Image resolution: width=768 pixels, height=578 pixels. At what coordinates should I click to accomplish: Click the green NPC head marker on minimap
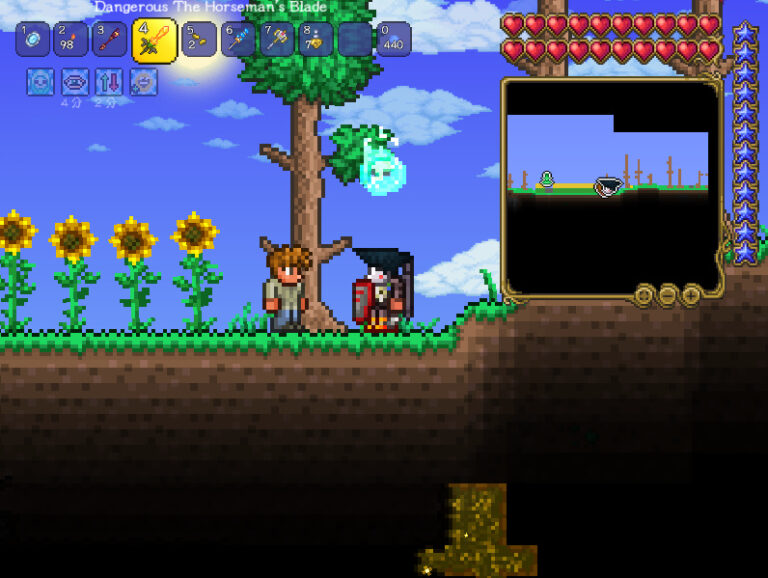click(x=547, y=180)
